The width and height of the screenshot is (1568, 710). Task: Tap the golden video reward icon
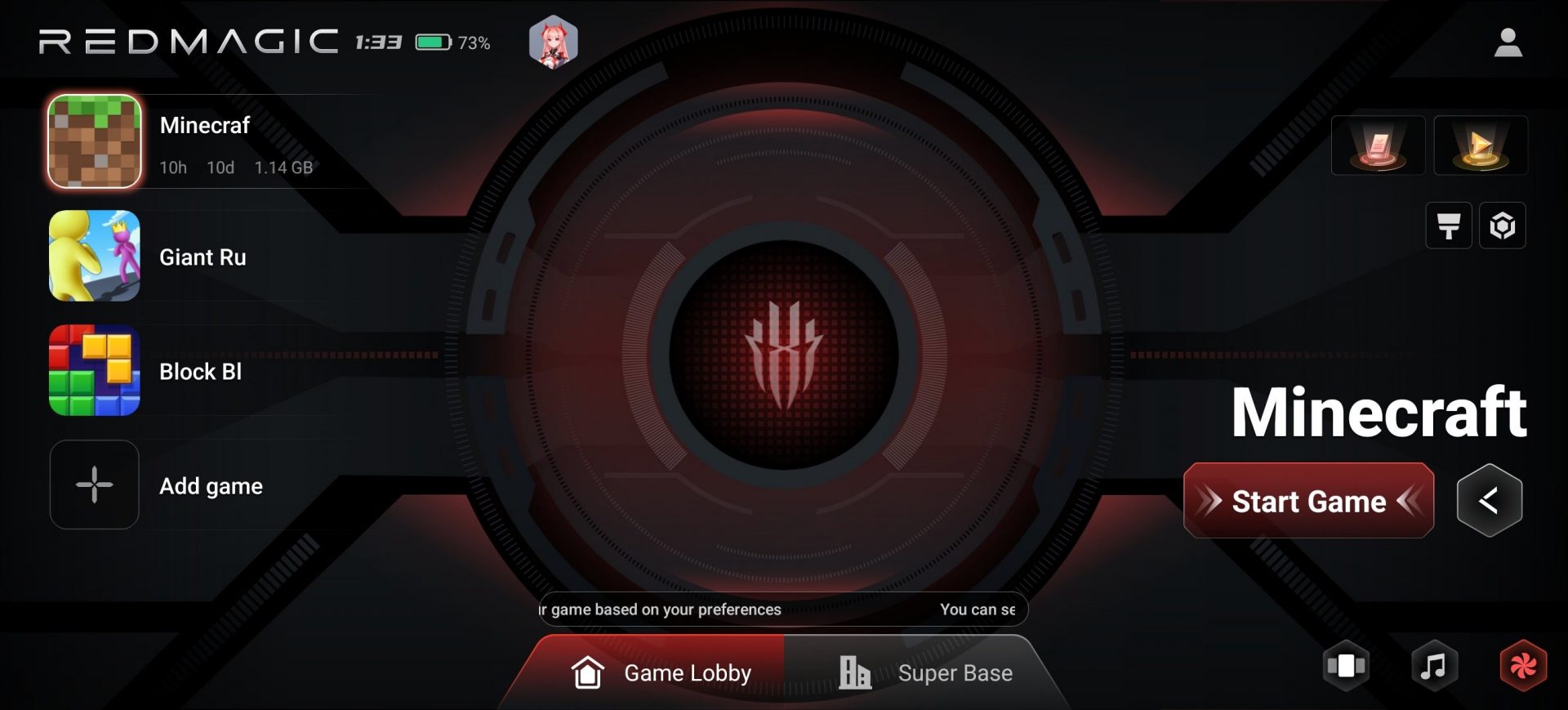[1481, 145]
